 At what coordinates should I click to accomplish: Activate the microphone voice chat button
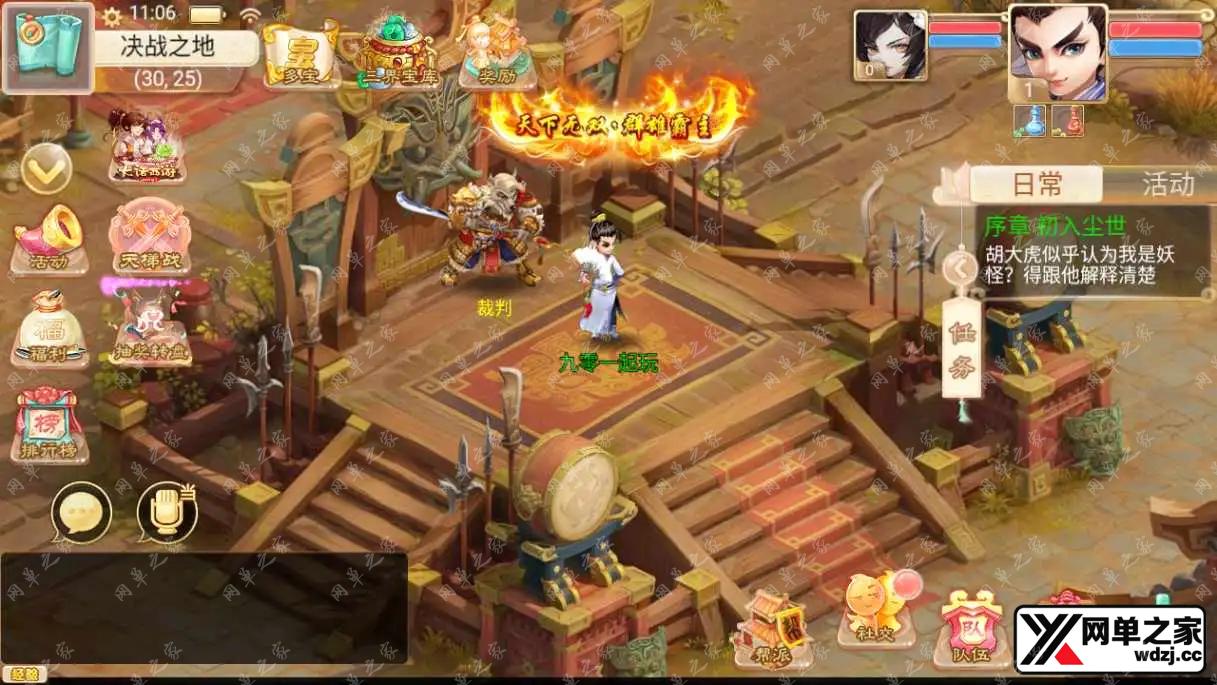pyautogui.click(x=166, y=512)
